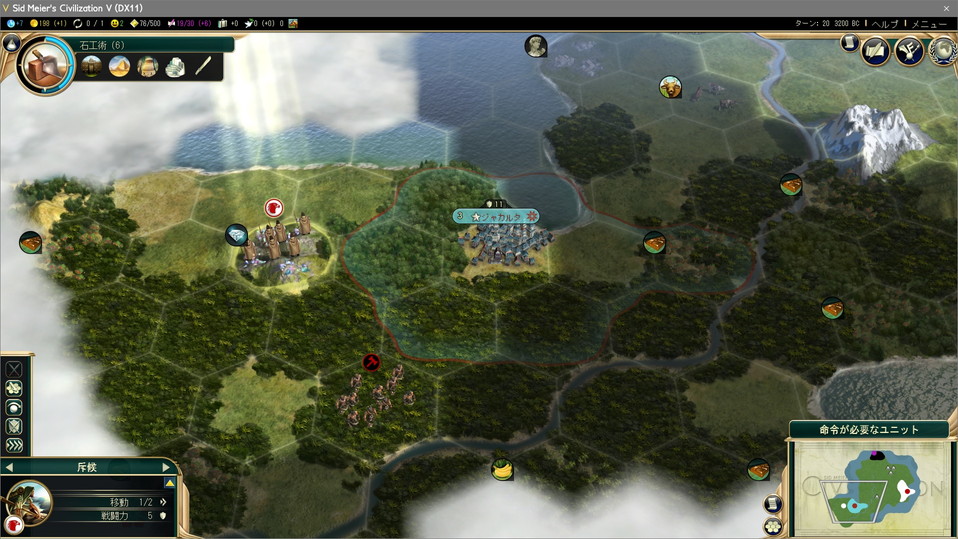This screenshot has width=958, height=539.
Task: Activate the explore (automate) unit action
Action: pos(14,388)
